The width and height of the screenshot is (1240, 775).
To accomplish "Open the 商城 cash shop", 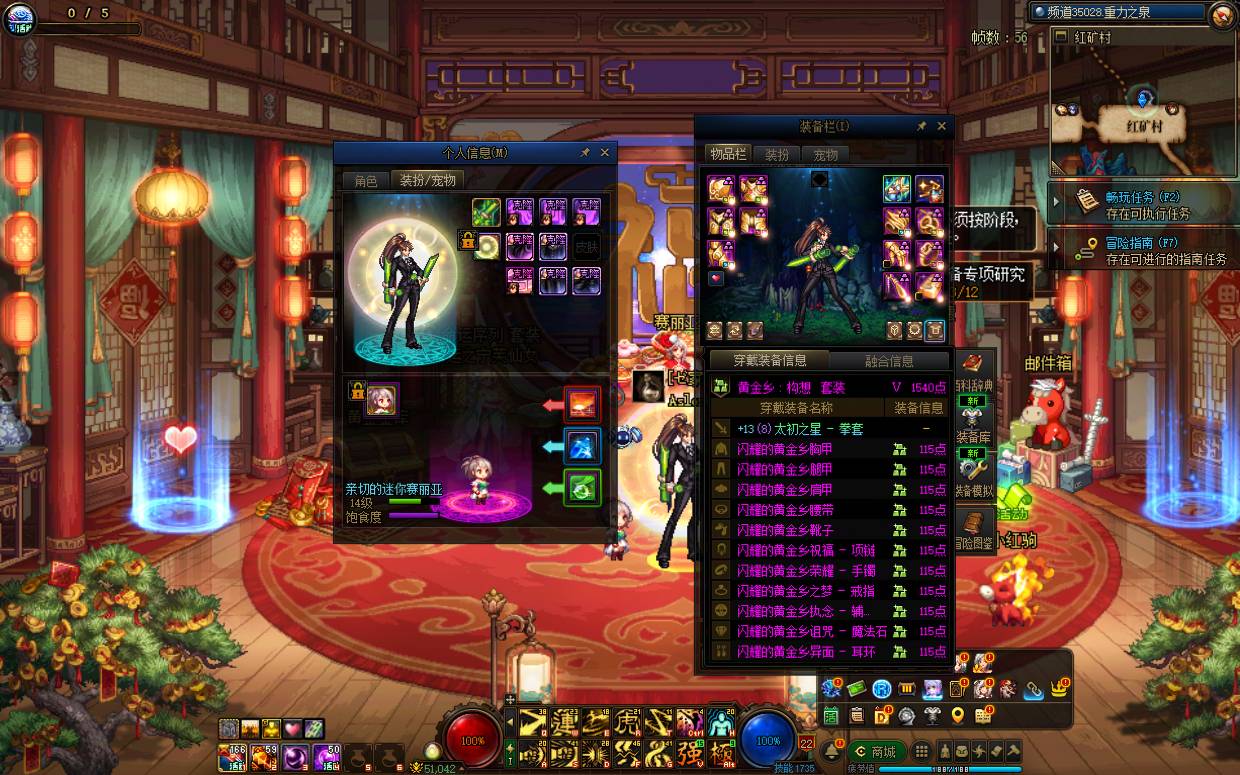I will (x=877, y=752).
